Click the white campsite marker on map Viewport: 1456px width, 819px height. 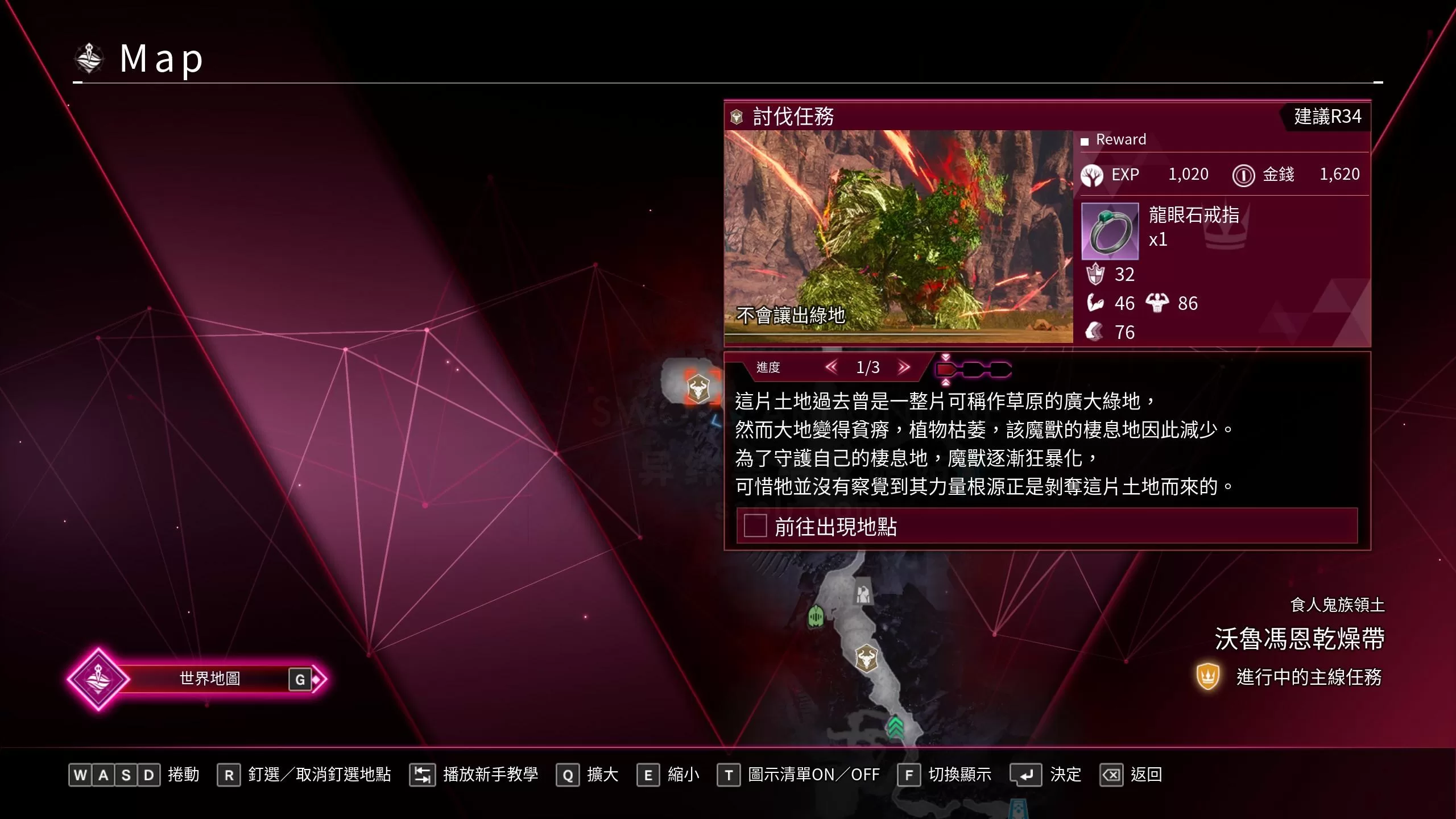[863, 594]
